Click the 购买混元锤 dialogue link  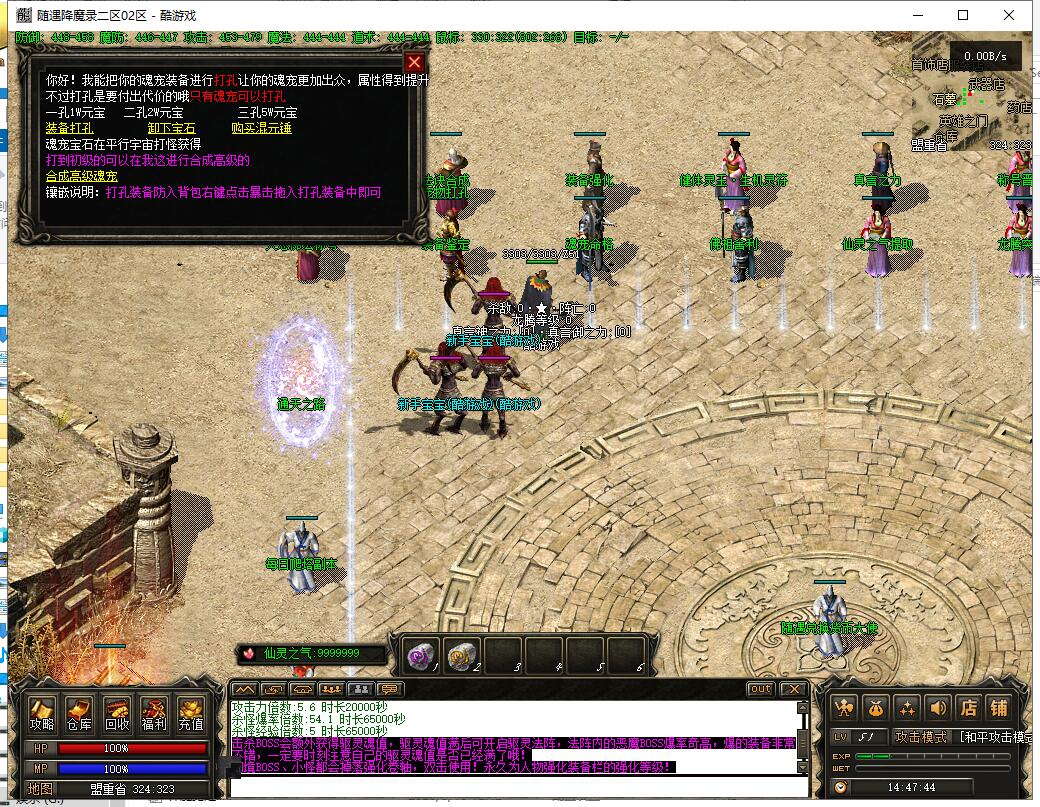click(261, 128)
